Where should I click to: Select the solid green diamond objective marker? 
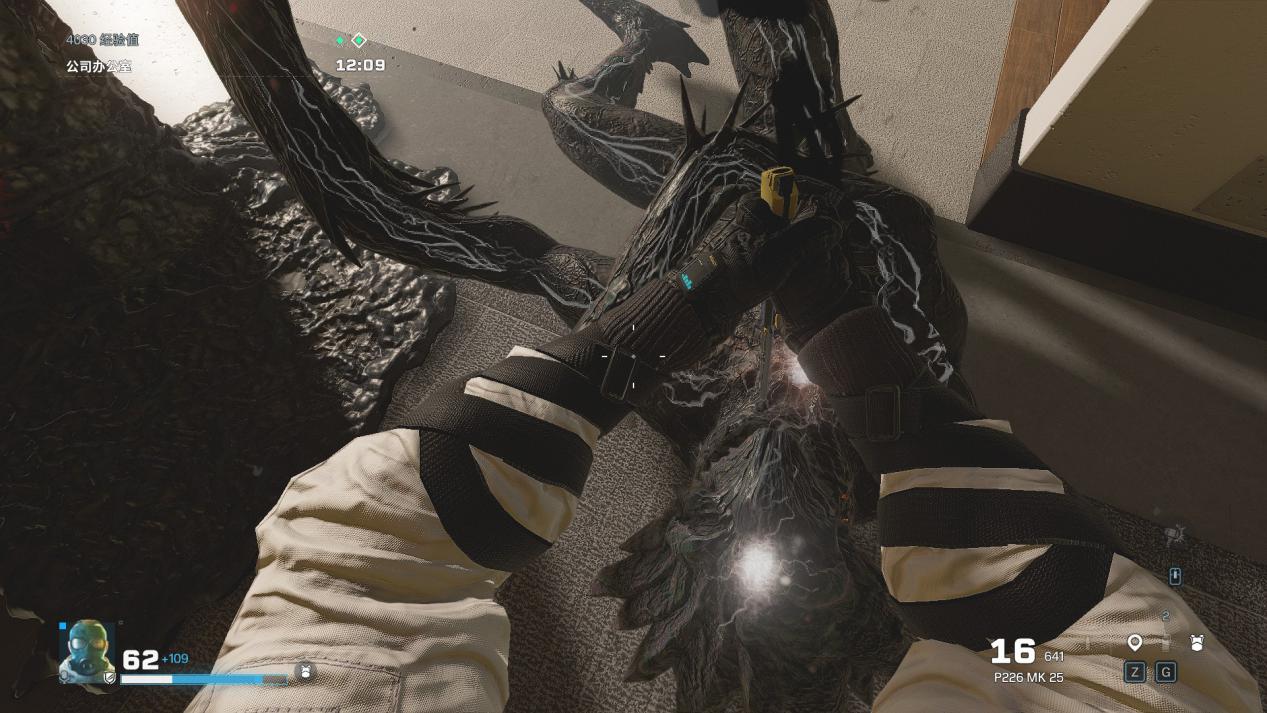click(340, 41)
